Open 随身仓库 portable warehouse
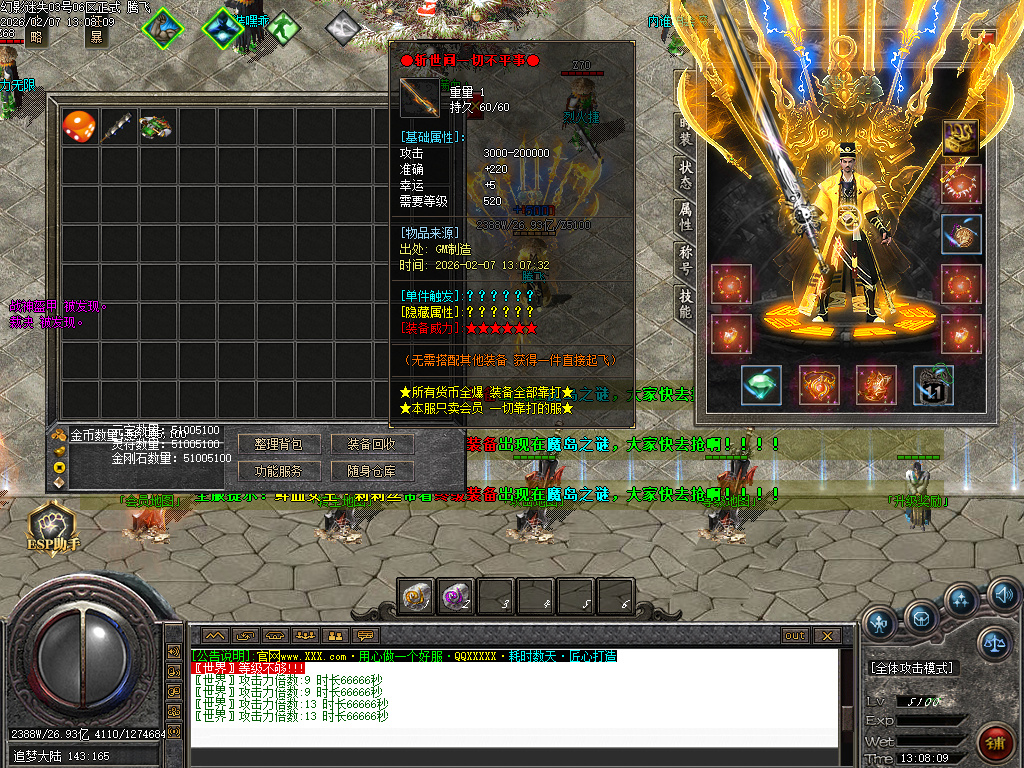The width and height of the screenshot is (1024, 768). pyautogui.click(x=371, y=471)
